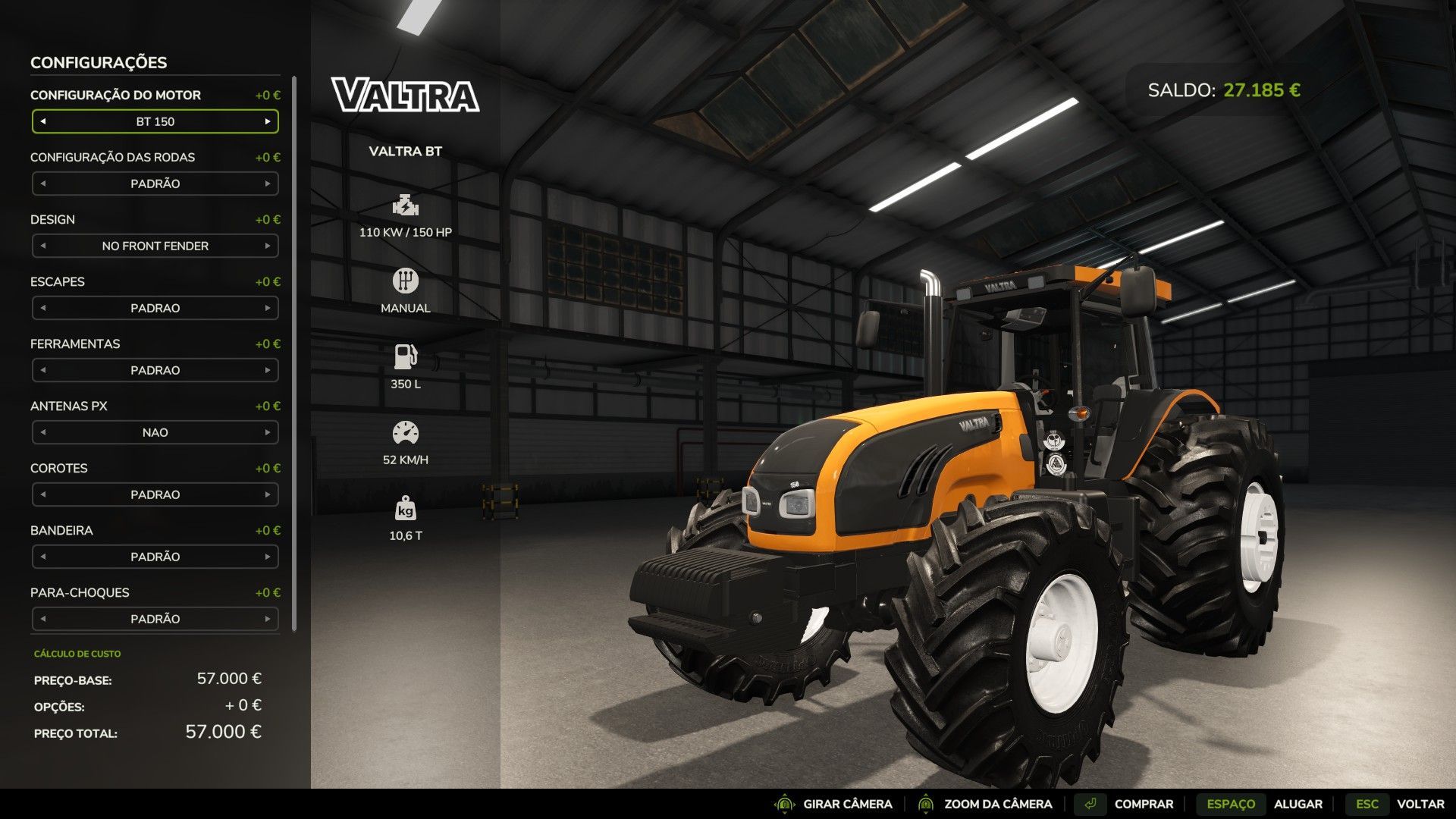The height and width of the screenshot is (819, 1456).
Task: Advance BT 150 engine configuration forward
Action: (x=268, y=121)
